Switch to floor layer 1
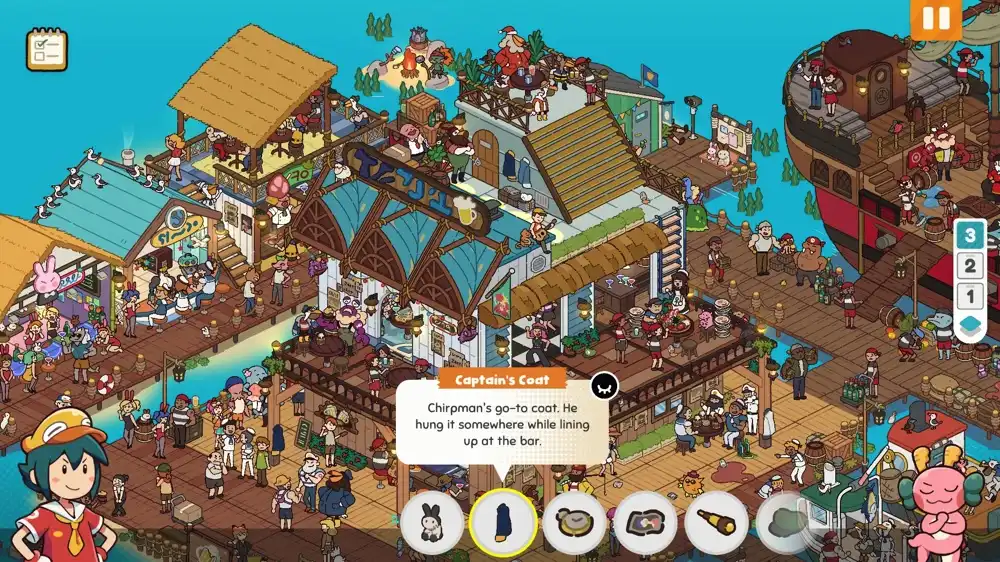1000x562 pixels. 969,296
